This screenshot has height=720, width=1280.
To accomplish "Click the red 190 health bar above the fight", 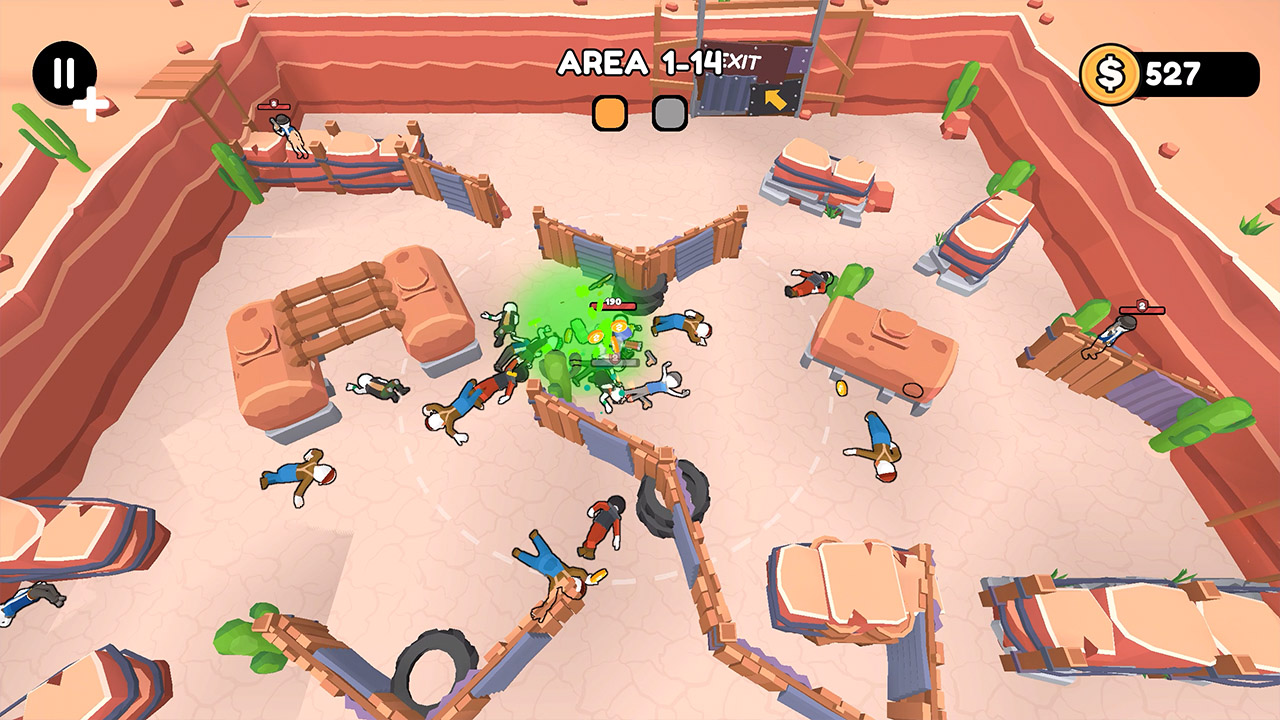I will click(613, 305).
